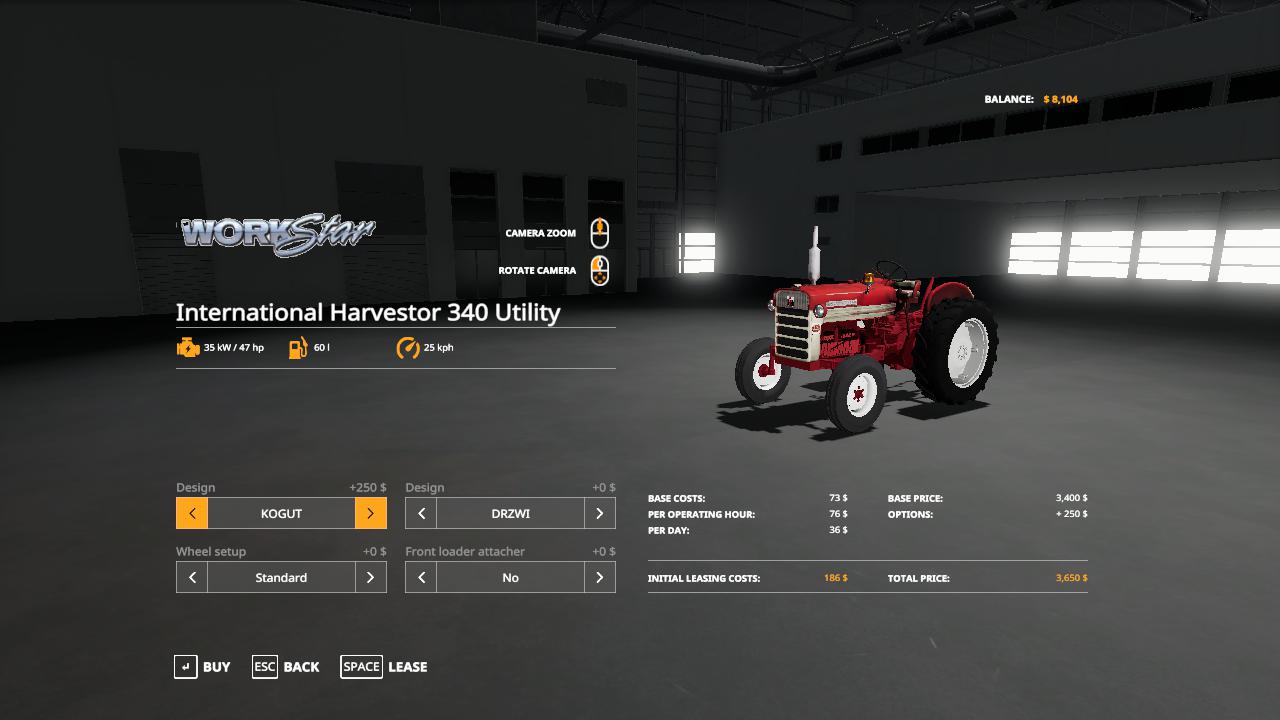
Task: Select previous KOGUT design option
Action: point(192,514)
